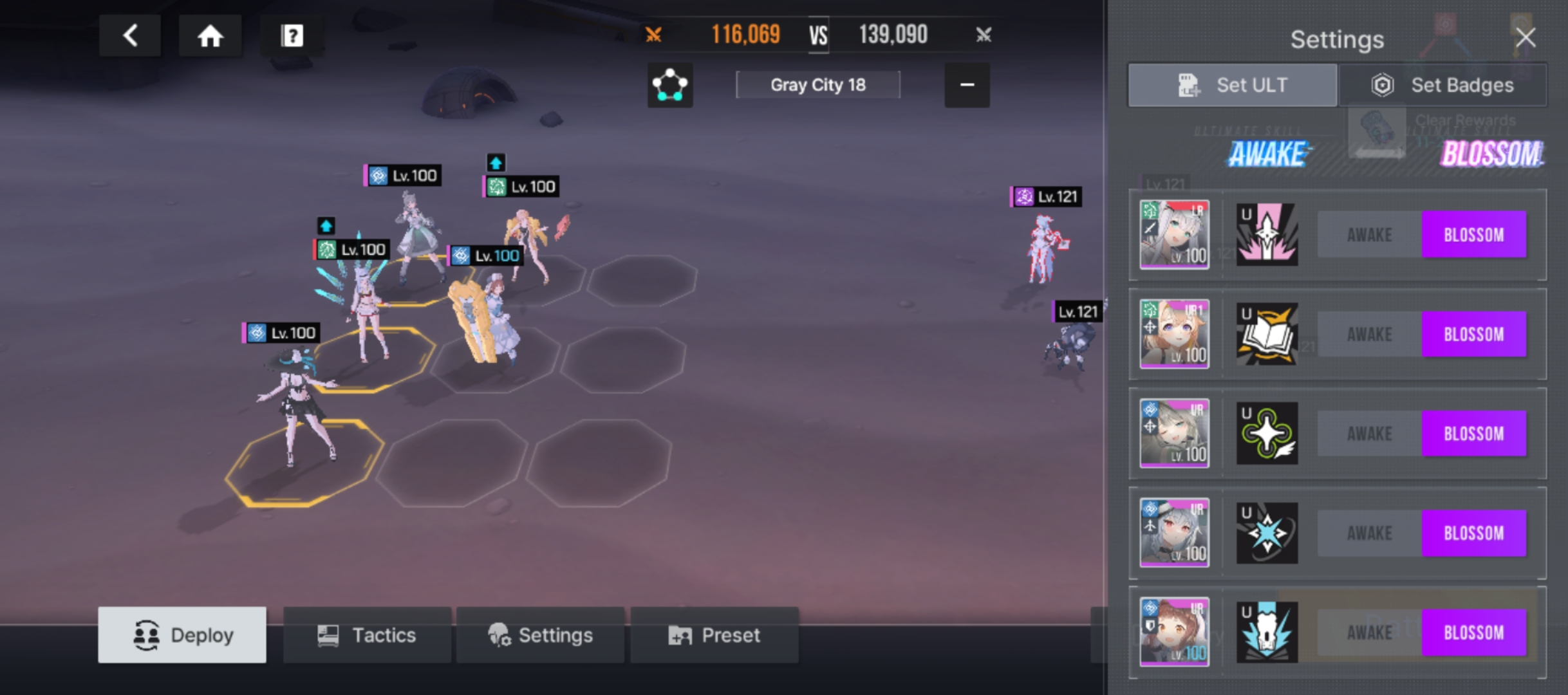
Task: Open the question mark help page
Action: pos(292,35)
